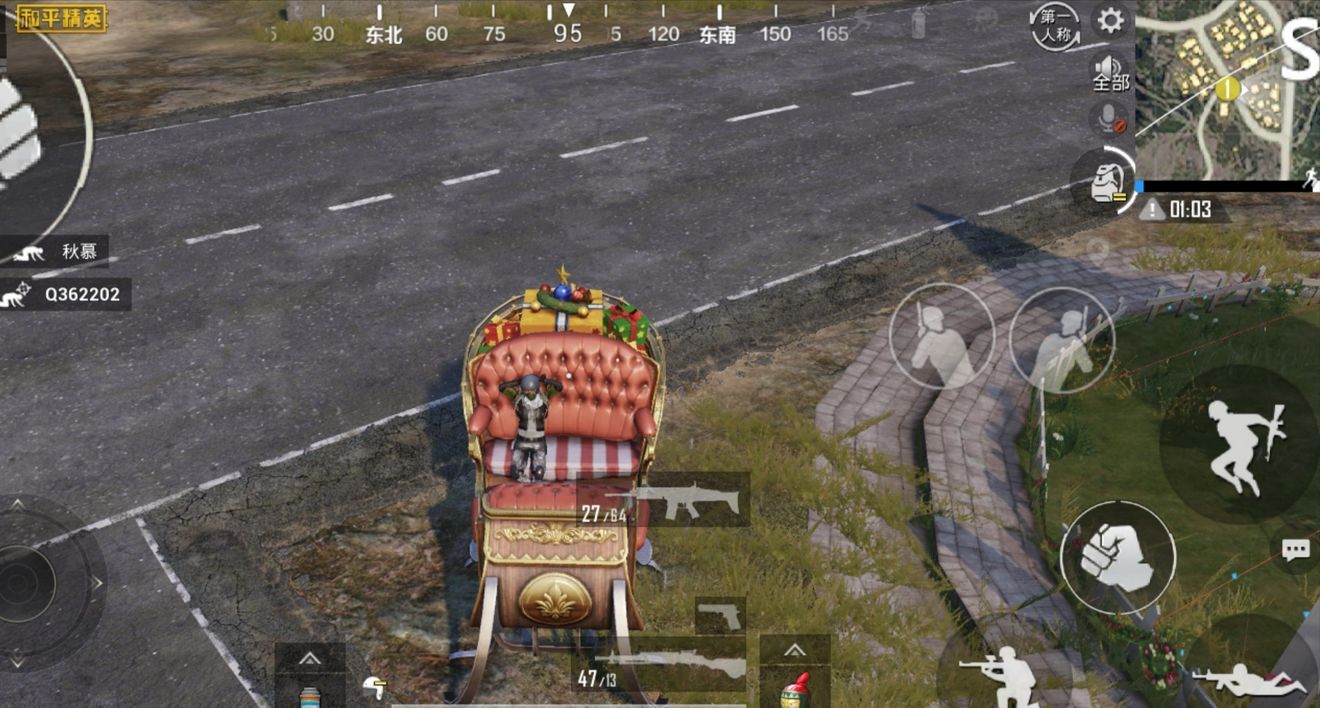
Task: Expand the minimap
Action: pos(1227,88)
